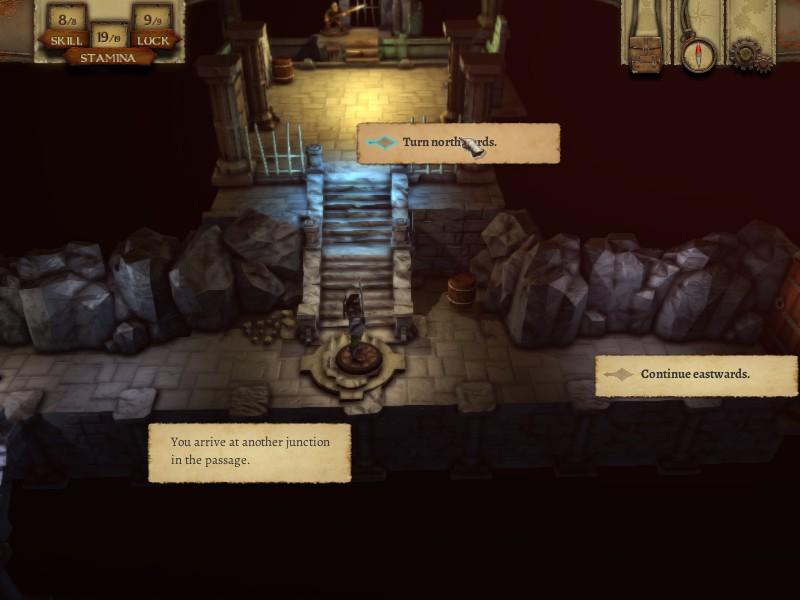Open the gears settings menu

[x=745, y=54]
